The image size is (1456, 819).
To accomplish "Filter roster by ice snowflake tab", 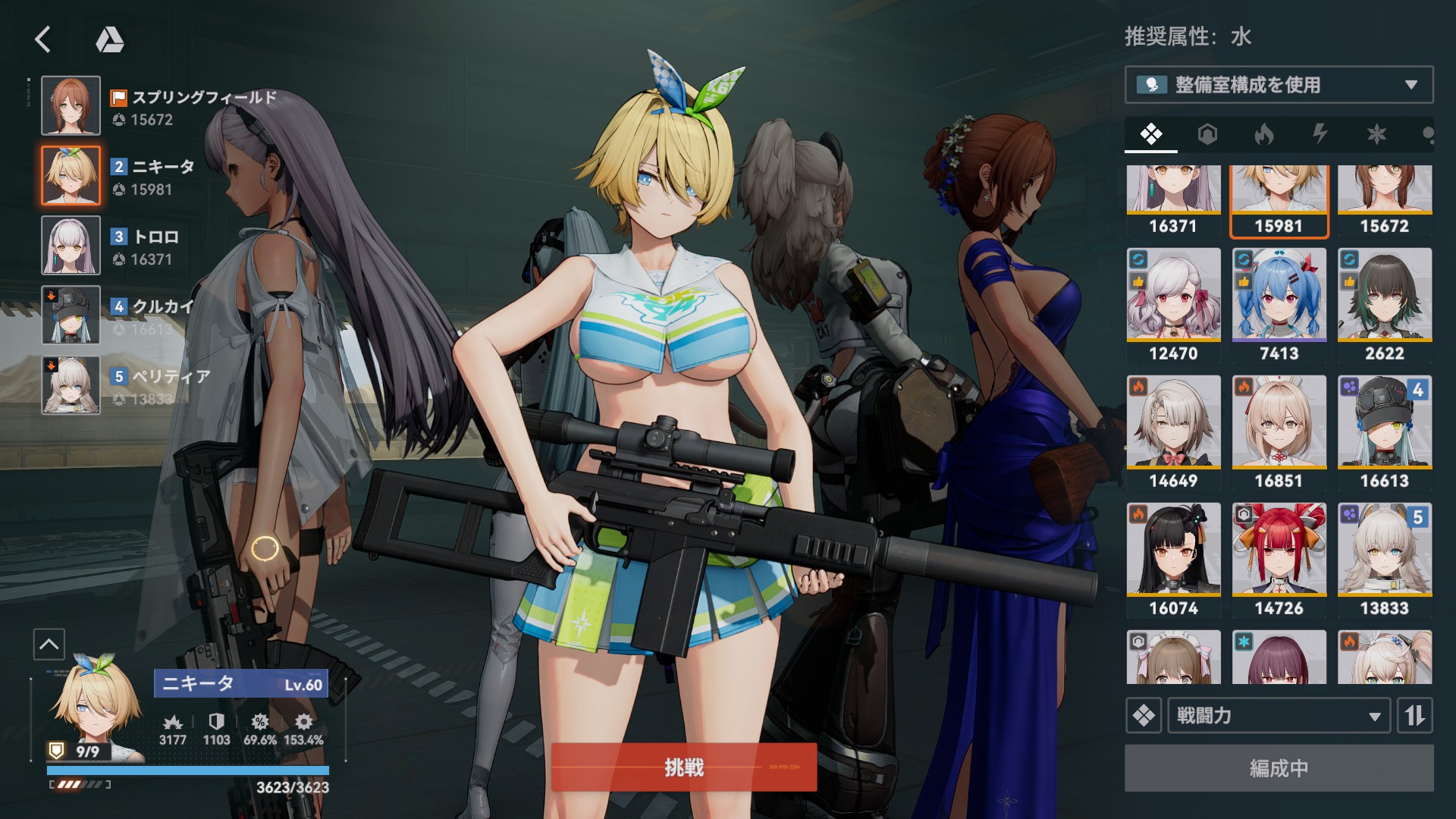I will coord(1376,135).
